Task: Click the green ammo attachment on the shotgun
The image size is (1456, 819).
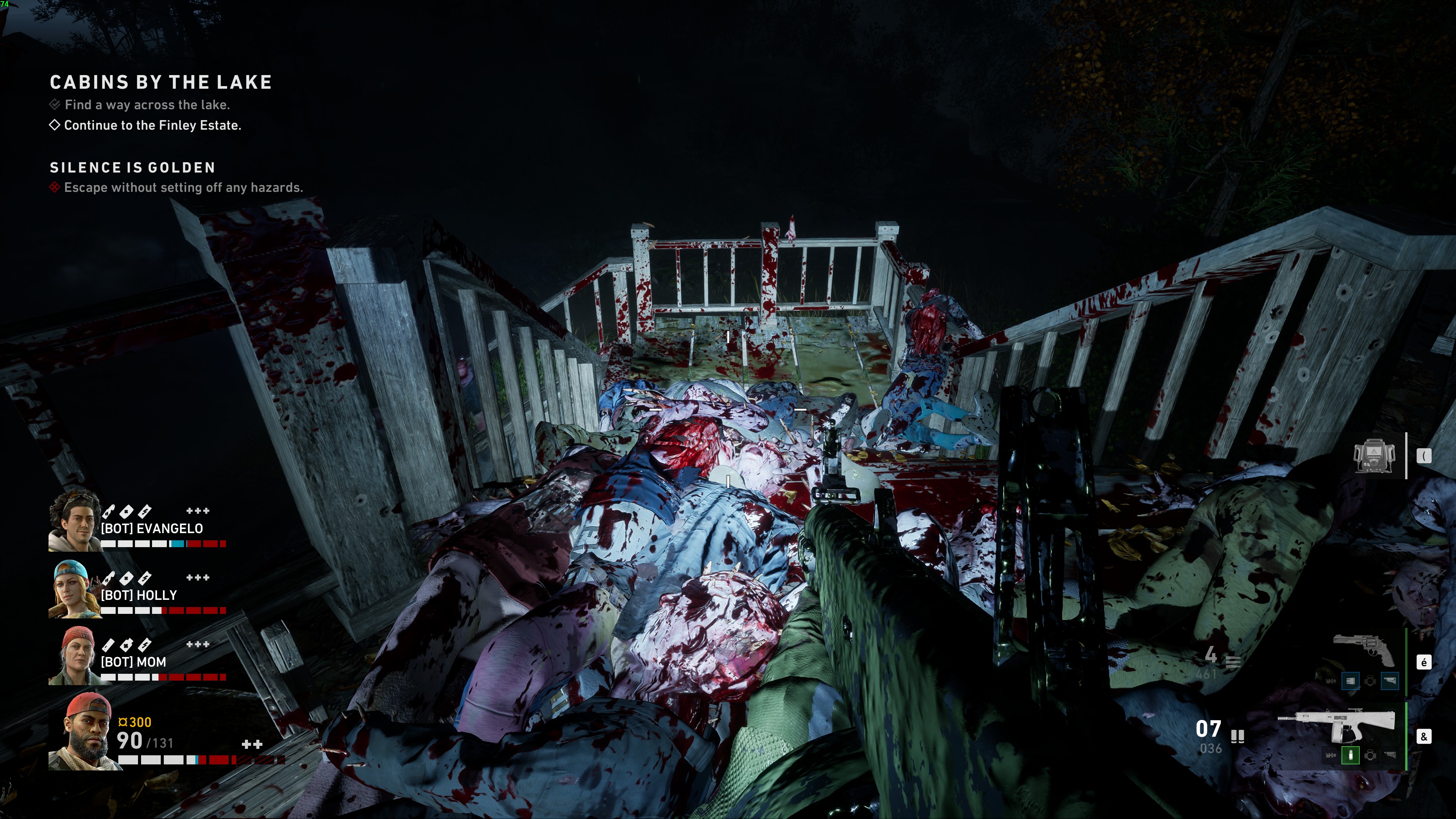Action: tap(1350, 755)
